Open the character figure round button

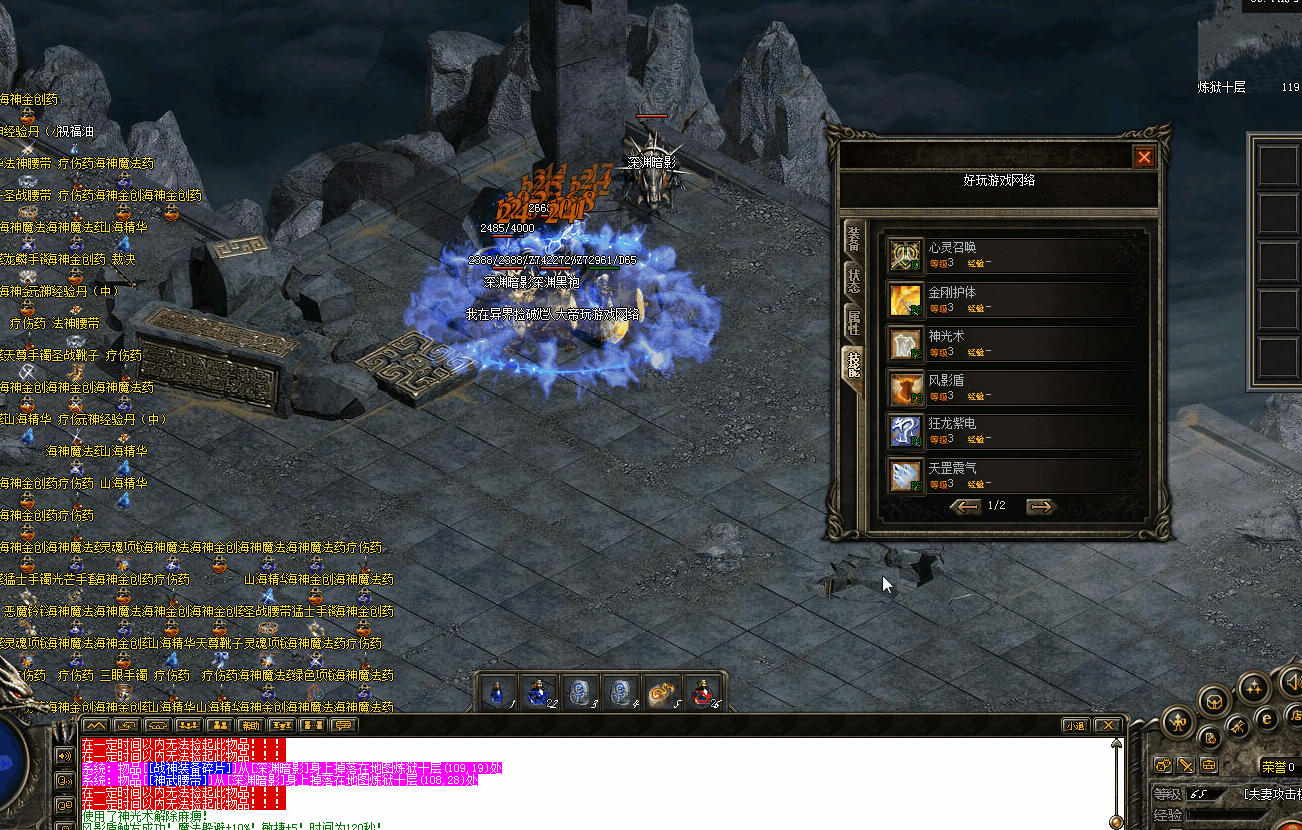click(x=1179, y=722)
